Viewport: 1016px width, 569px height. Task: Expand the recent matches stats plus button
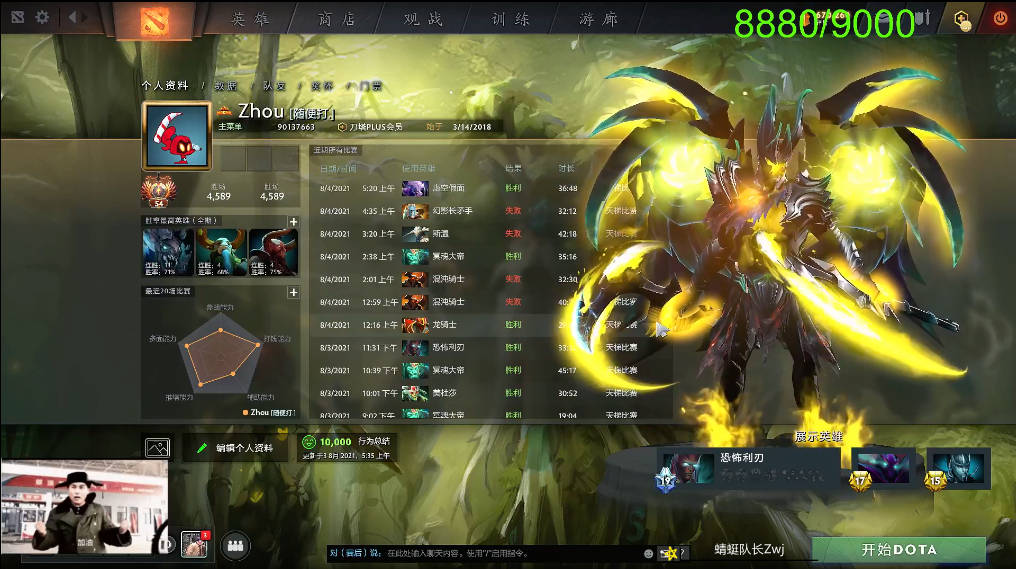(x=293, y=292)
